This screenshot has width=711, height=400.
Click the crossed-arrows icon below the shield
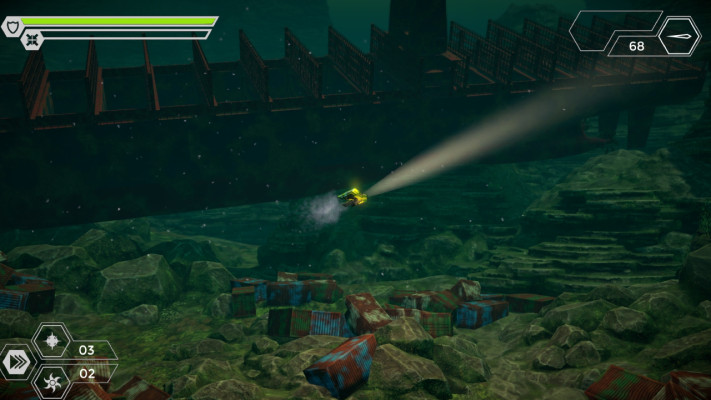[32, 41]
